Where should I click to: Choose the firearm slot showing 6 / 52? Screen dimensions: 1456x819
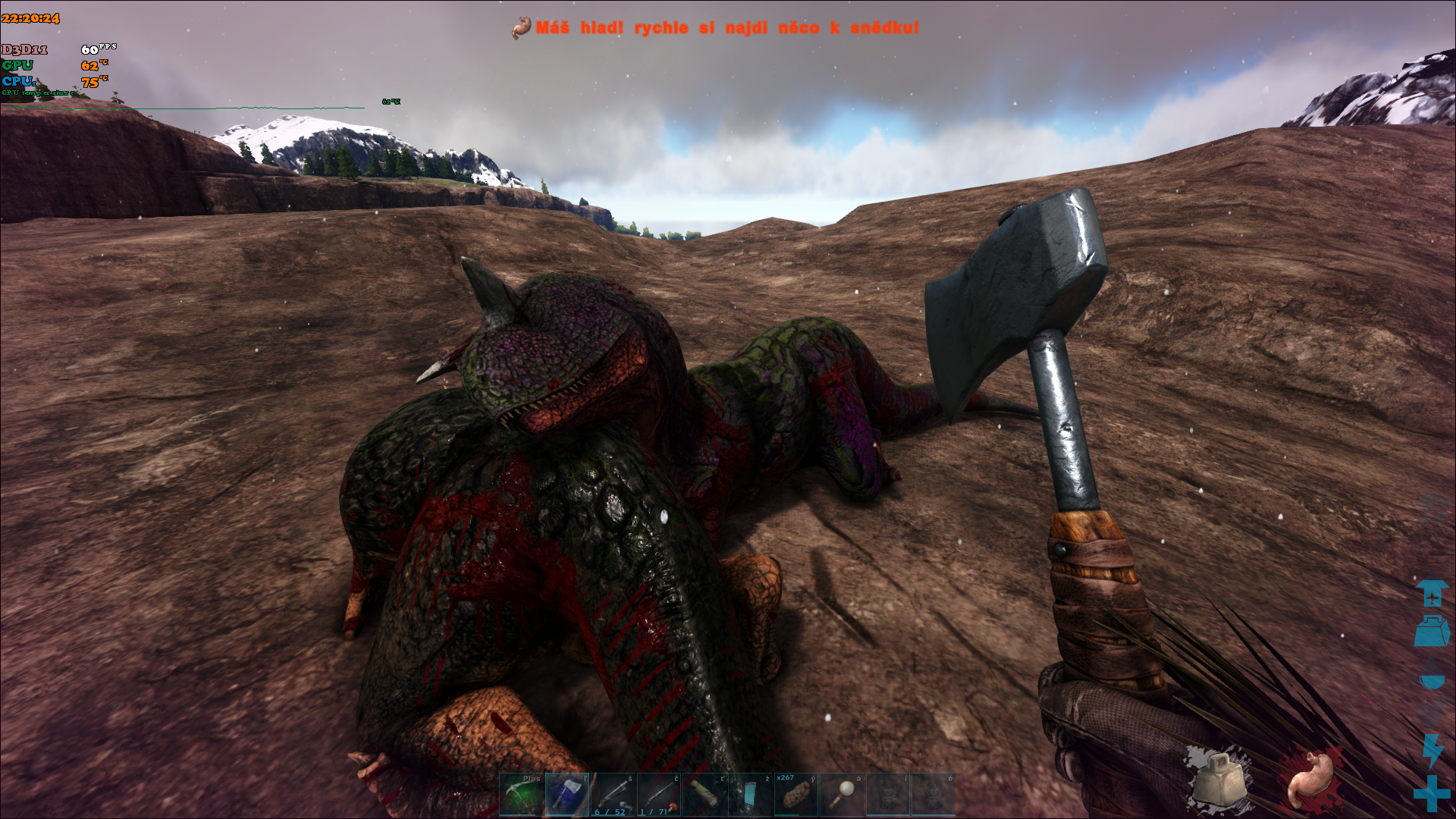click(x=613, y=795)
